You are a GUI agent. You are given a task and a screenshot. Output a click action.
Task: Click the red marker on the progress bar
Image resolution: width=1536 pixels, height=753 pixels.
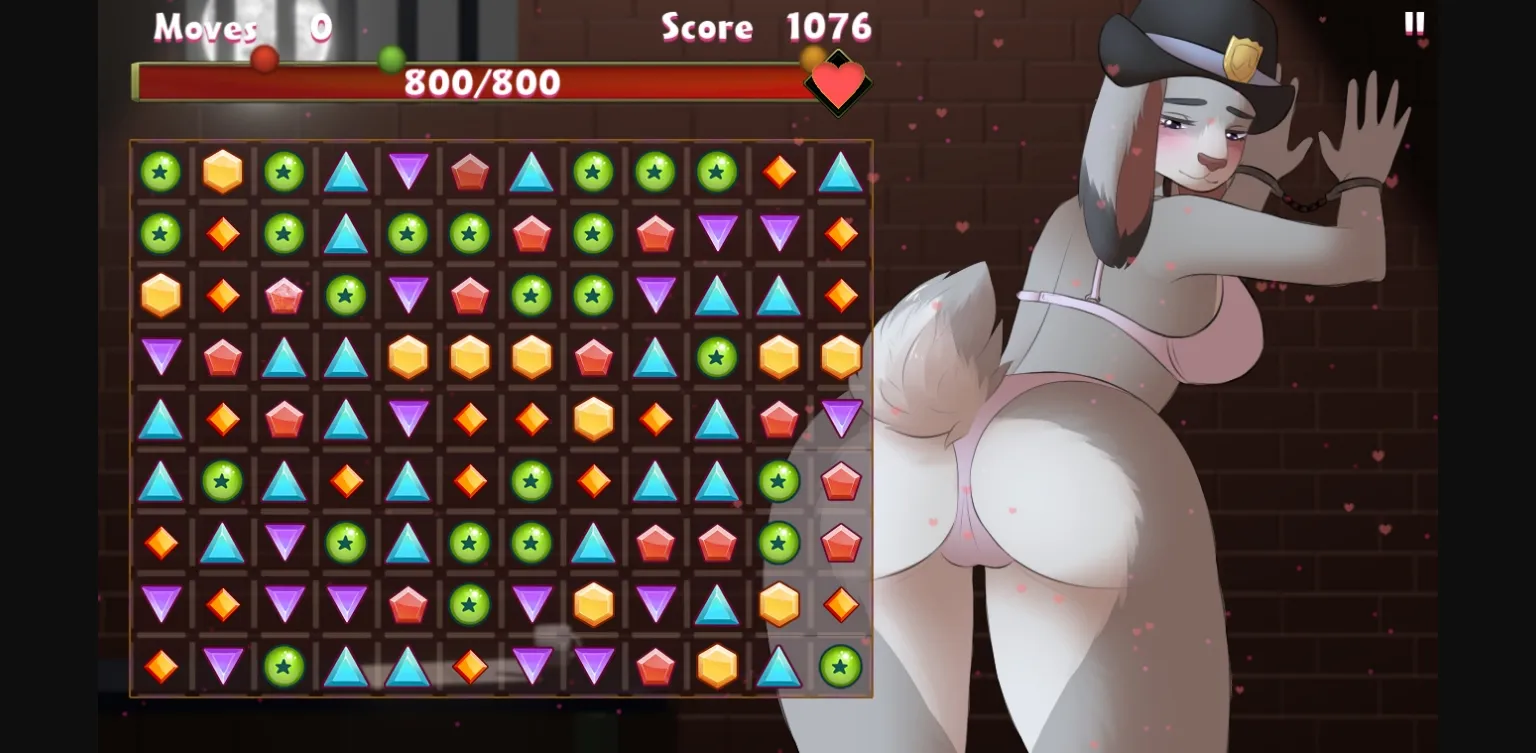[x=264, y=60]
